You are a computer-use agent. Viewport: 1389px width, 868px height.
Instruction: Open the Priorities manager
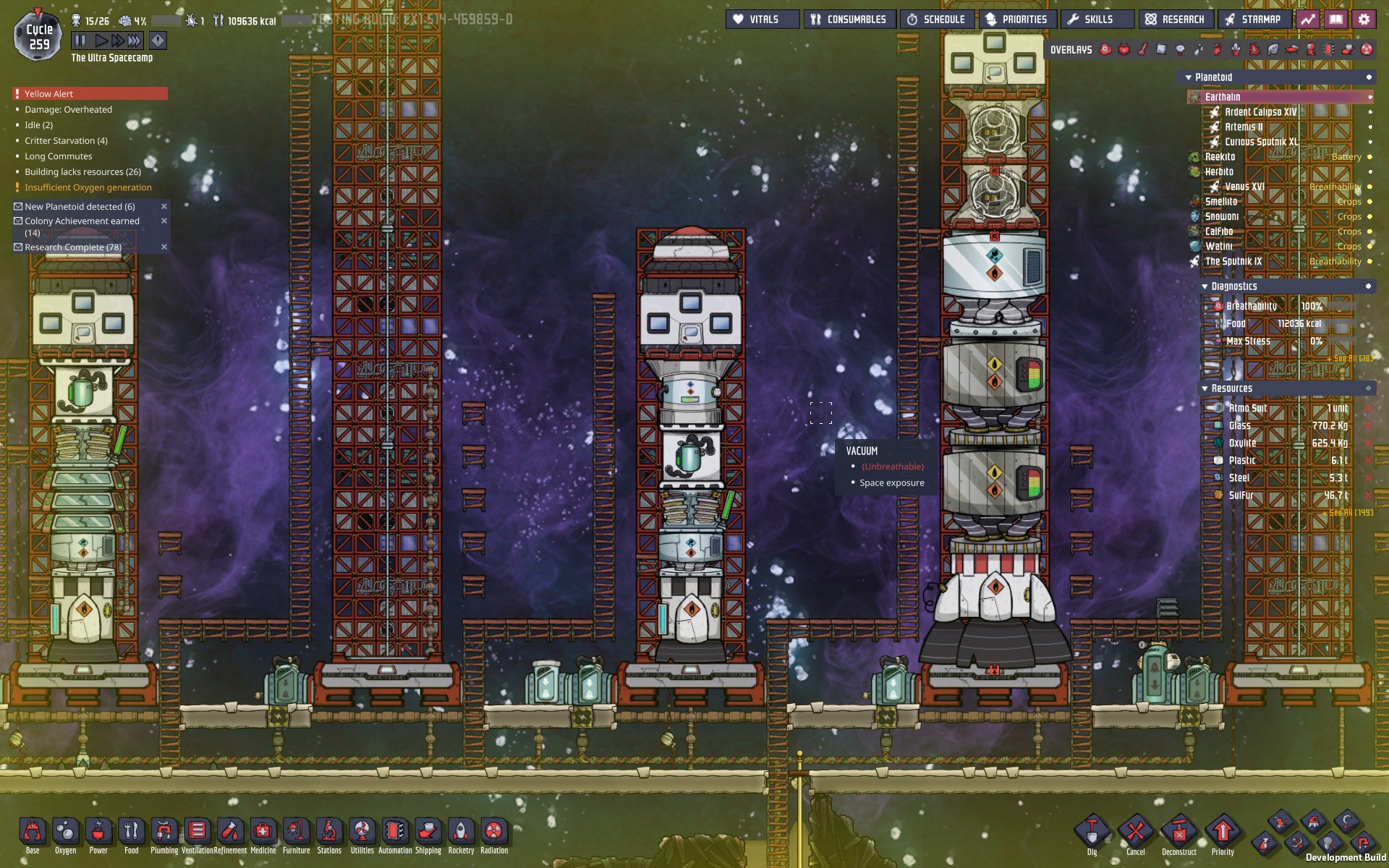[1017, 20]
